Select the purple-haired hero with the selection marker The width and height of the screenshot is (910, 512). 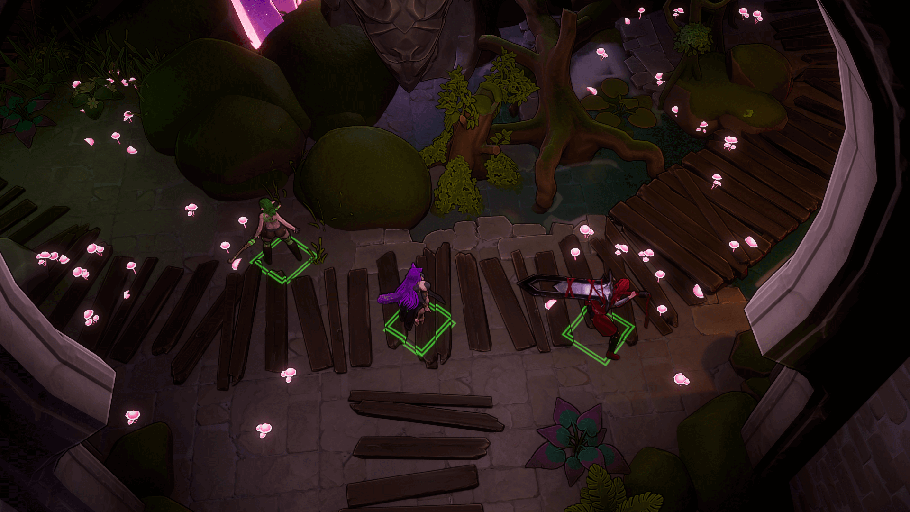point(416,299)
